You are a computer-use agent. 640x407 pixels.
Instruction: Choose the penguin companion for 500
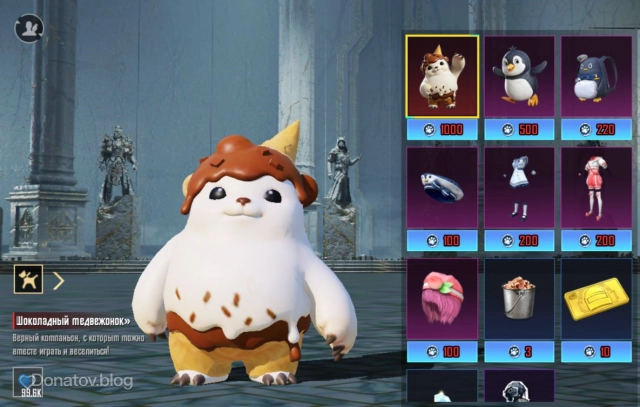point(519,76)
